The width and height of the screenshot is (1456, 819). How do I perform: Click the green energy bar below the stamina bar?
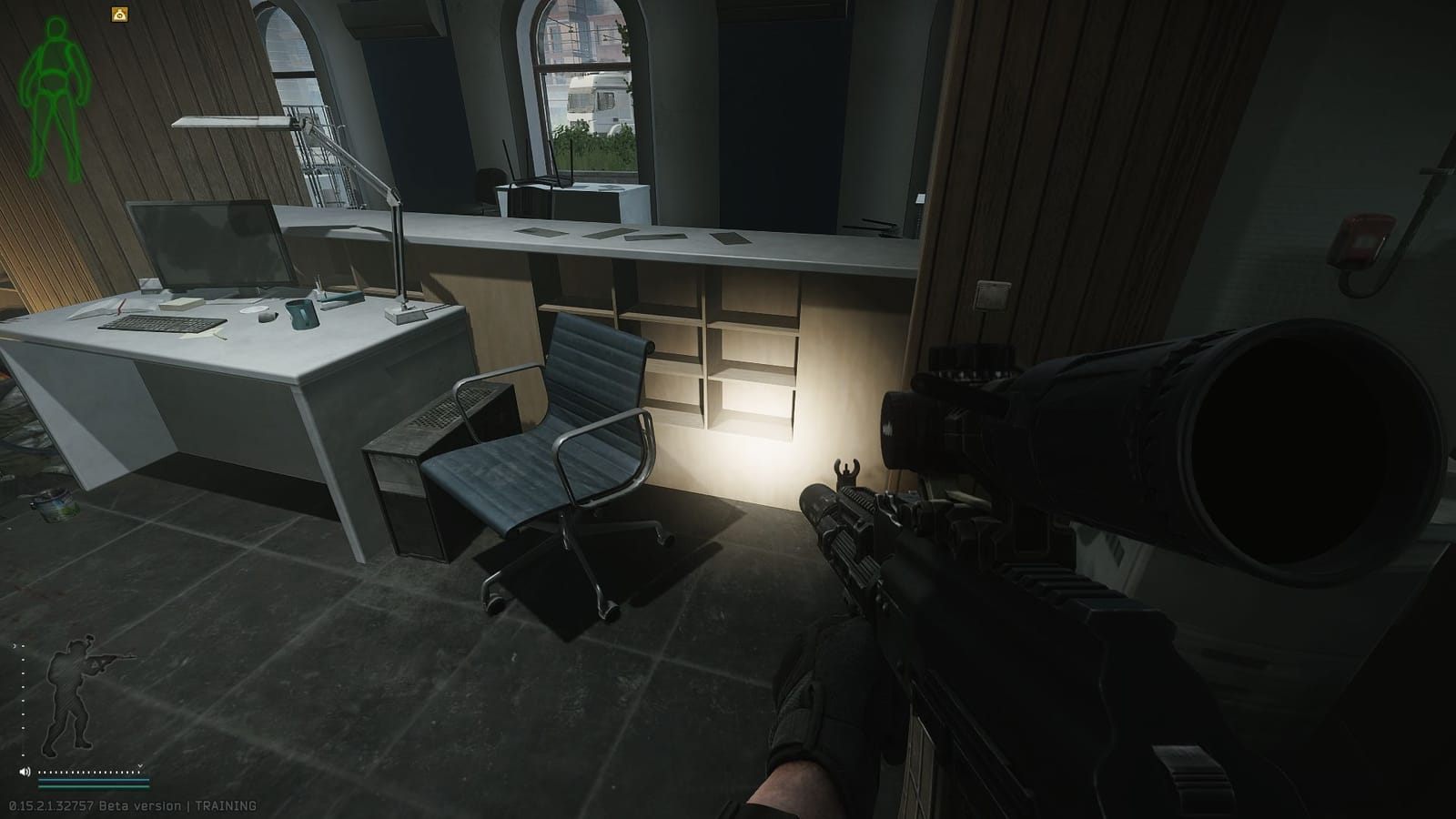pyautogui.click(x=94, y=785)
